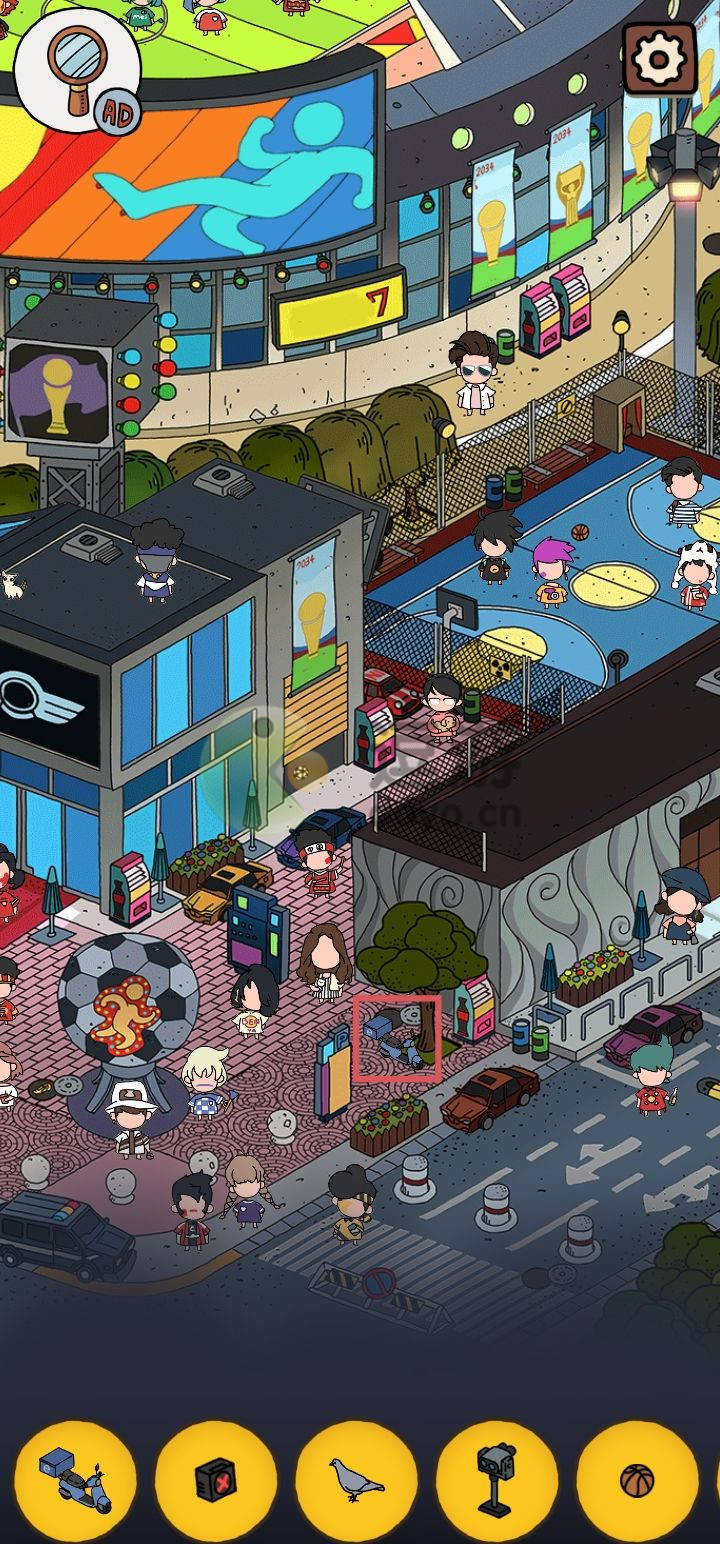Open the settings gear menu
The height and width of the screenshot is (1544, 720).
(x=659, y=59)
